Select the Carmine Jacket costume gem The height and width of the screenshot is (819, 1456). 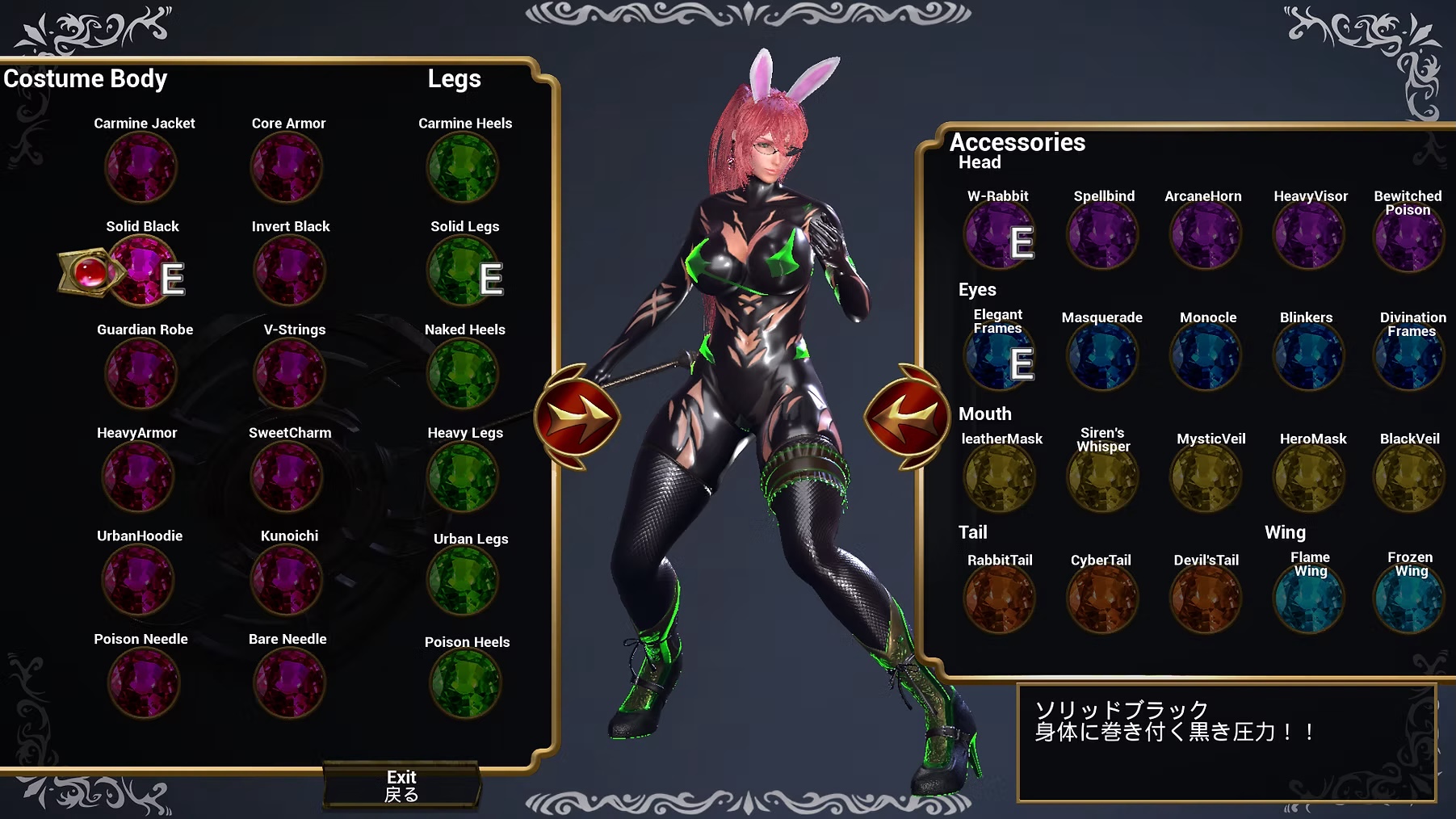point(144,167)
